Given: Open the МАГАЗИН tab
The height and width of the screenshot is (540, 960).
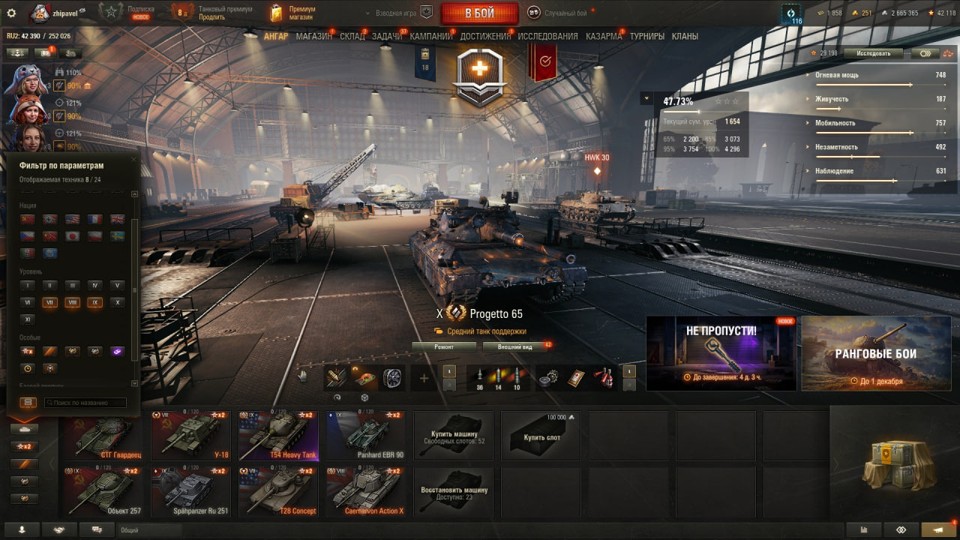Looking at the screenshot, I should click(314, 36).
